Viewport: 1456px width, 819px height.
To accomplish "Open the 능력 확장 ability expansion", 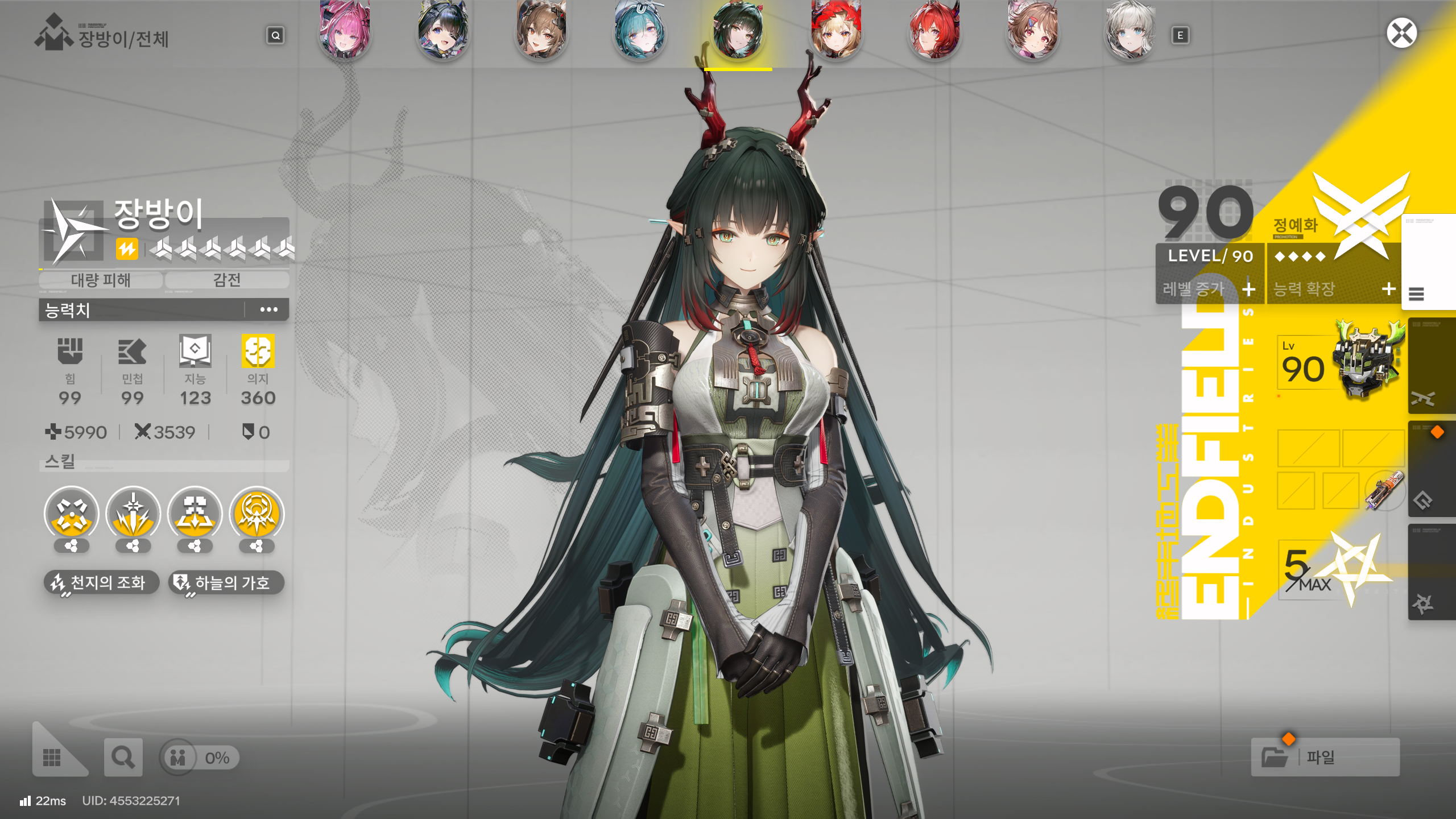I will pos(1334,289).
